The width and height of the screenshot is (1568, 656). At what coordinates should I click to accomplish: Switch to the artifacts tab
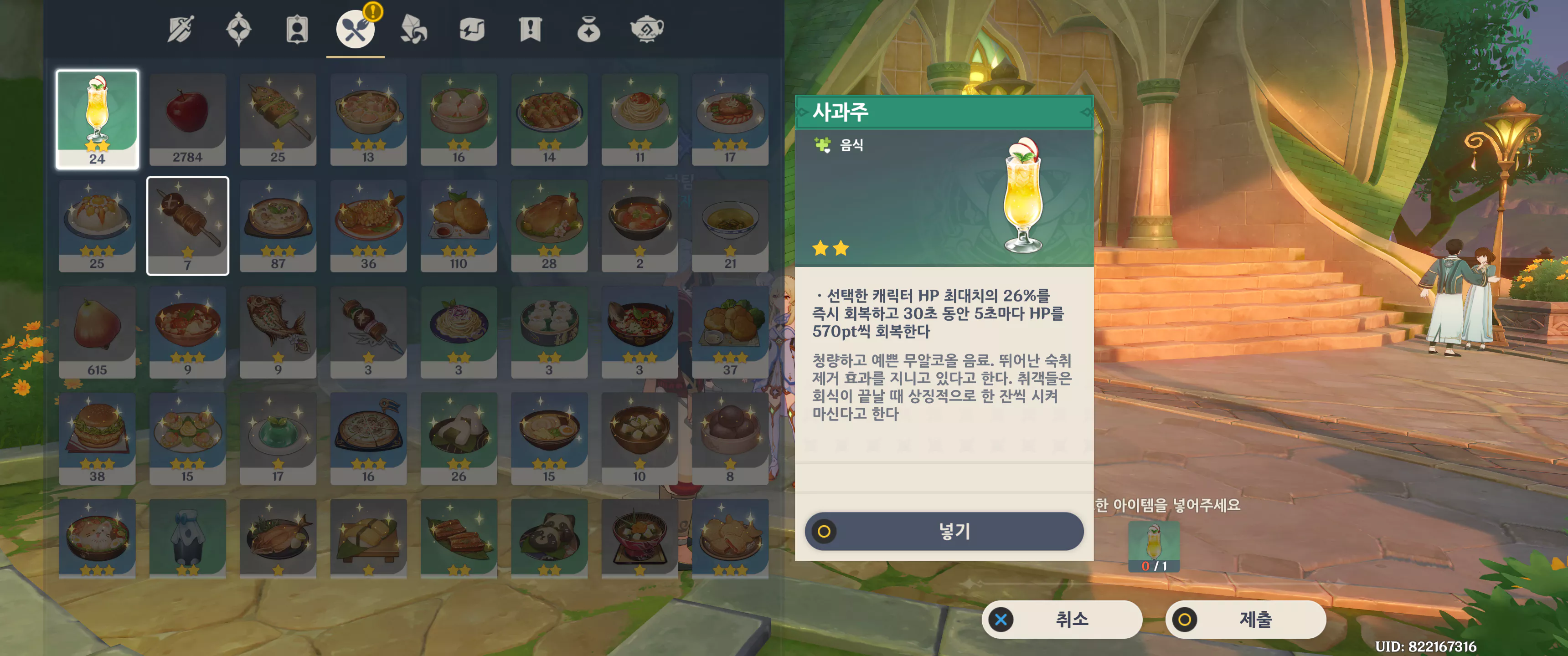coord(238,29)
